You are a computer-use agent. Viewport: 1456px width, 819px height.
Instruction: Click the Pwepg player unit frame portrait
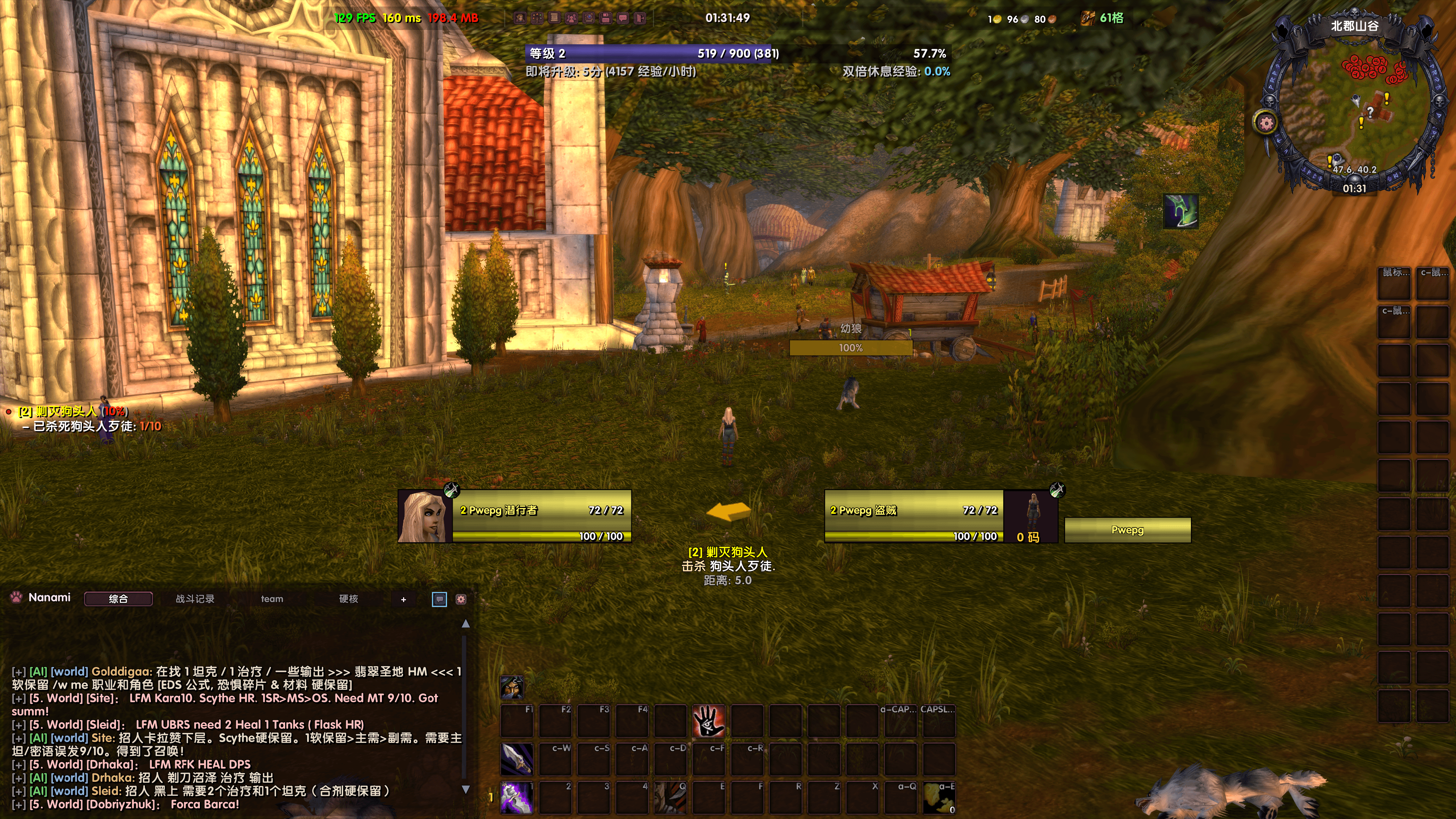point(425,516)
